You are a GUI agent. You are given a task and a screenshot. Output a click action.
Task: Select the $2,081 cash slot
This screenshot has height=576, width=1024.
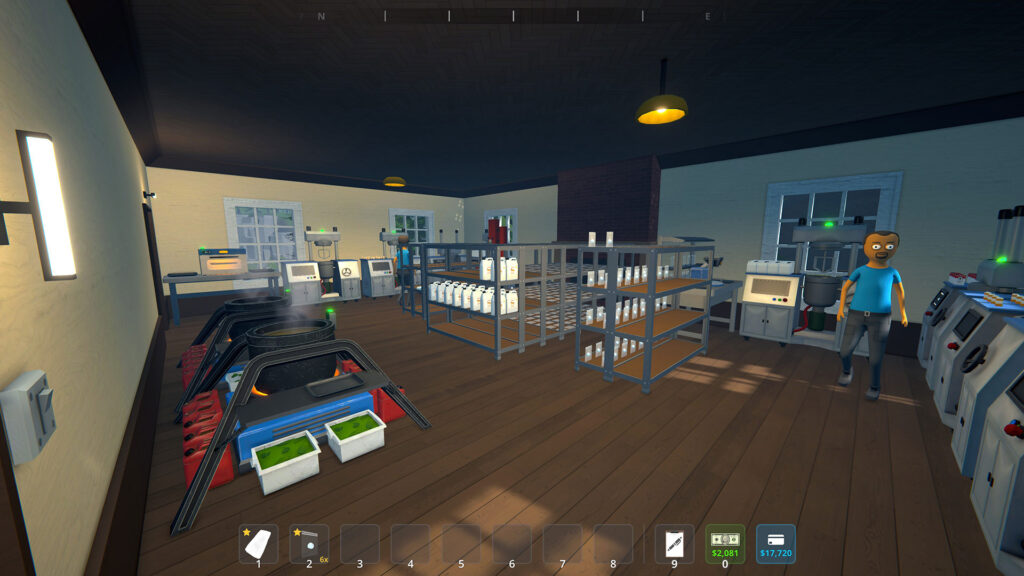click(x=725, y=544)
